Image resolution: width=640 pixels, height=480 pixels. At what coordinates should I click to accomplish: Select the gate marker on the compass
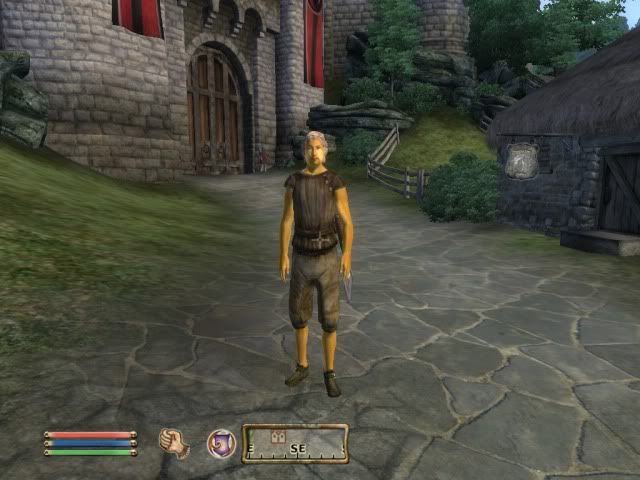point(280,436)
